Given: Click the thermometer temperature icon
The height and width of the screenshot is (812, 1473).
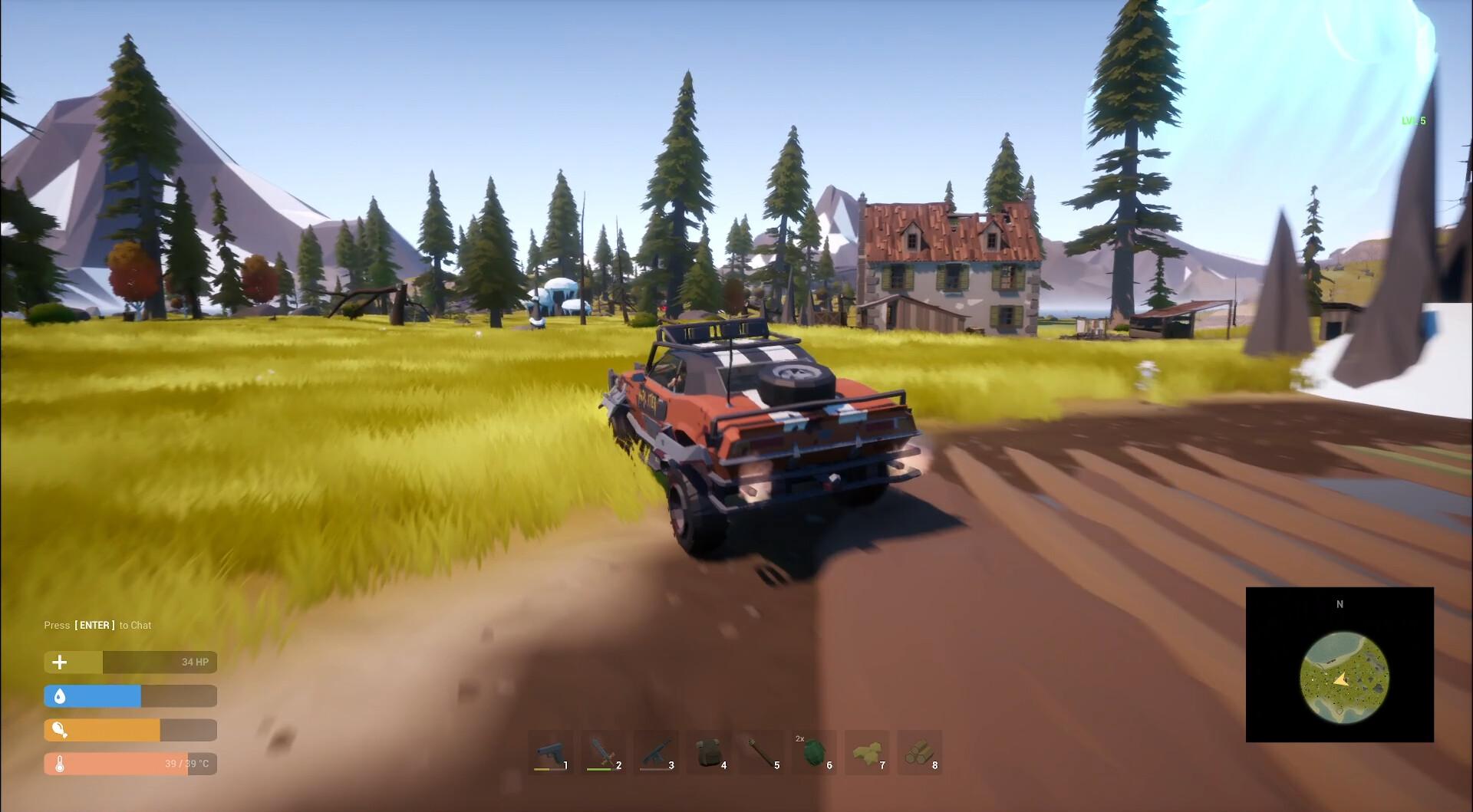Looking at the screenshot, I should (59, 764).
